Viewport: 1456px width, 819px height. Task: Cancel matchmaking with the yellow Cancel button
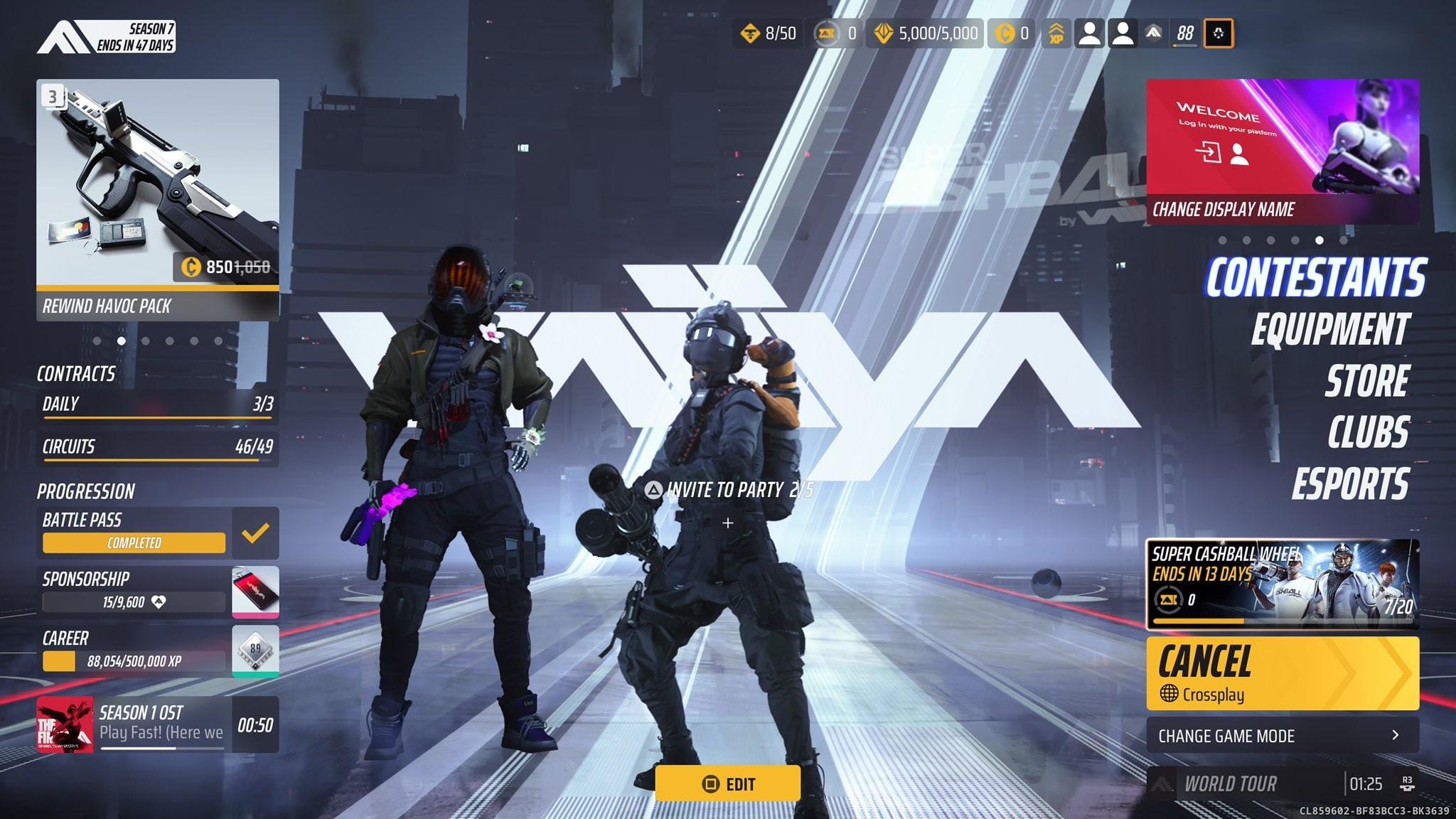(x=1282, y=673)
